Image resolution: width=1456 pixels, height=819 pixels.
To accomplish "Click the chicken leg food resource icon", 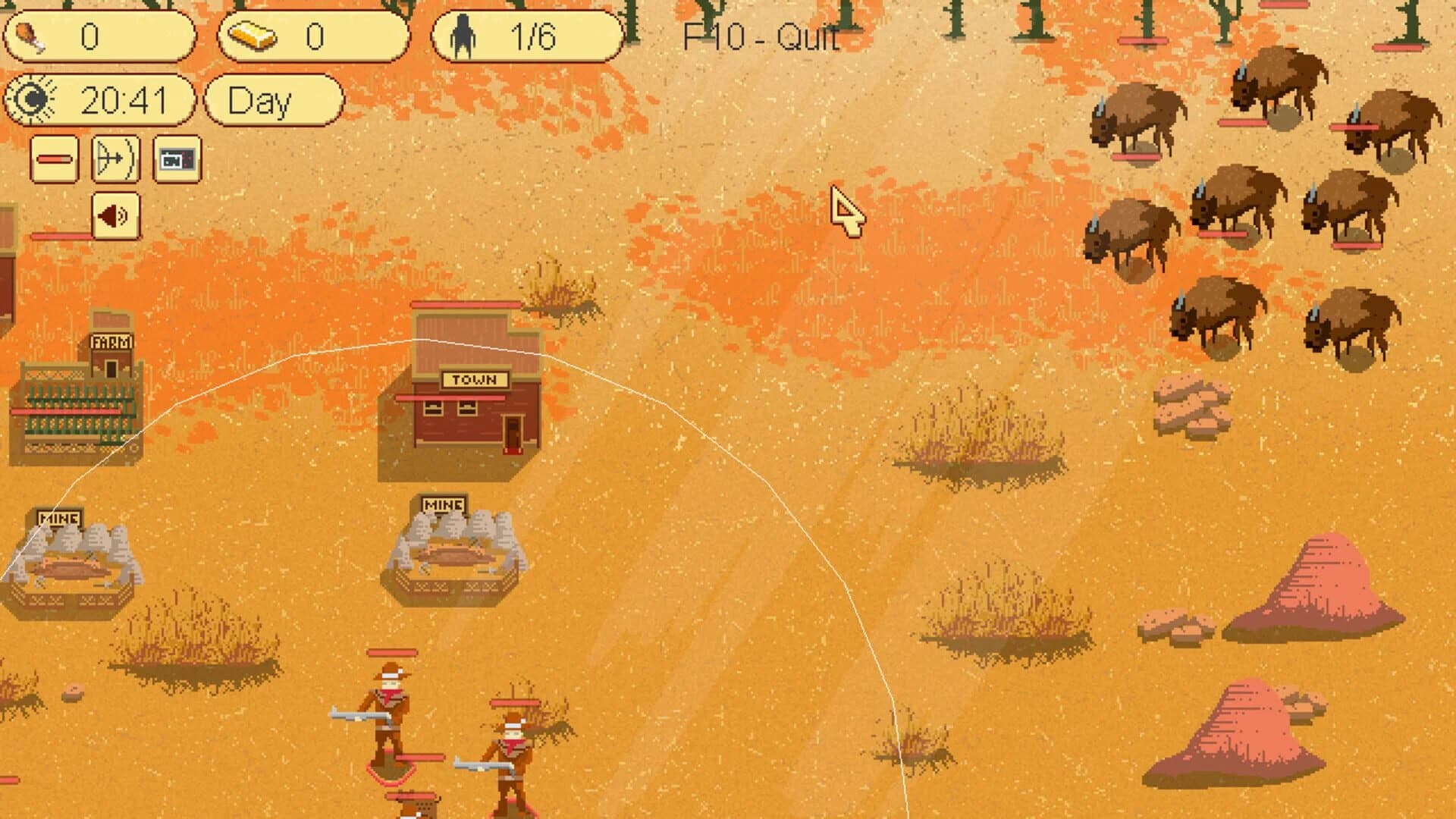I will 32,33.
